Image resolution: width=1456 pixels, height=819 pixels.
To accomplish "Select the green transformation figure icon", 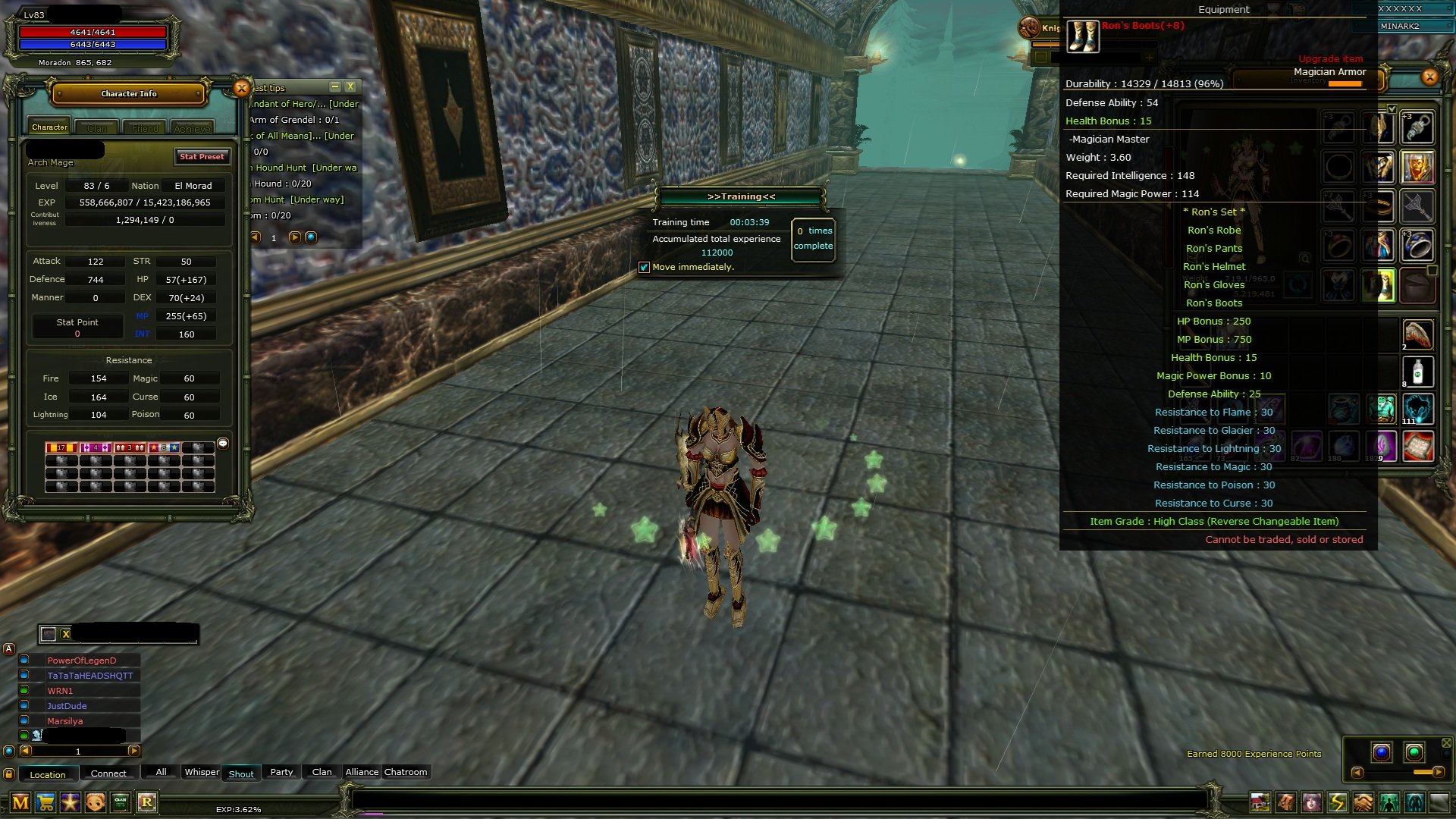I will pyautogui.click(x=1386, y=802).
